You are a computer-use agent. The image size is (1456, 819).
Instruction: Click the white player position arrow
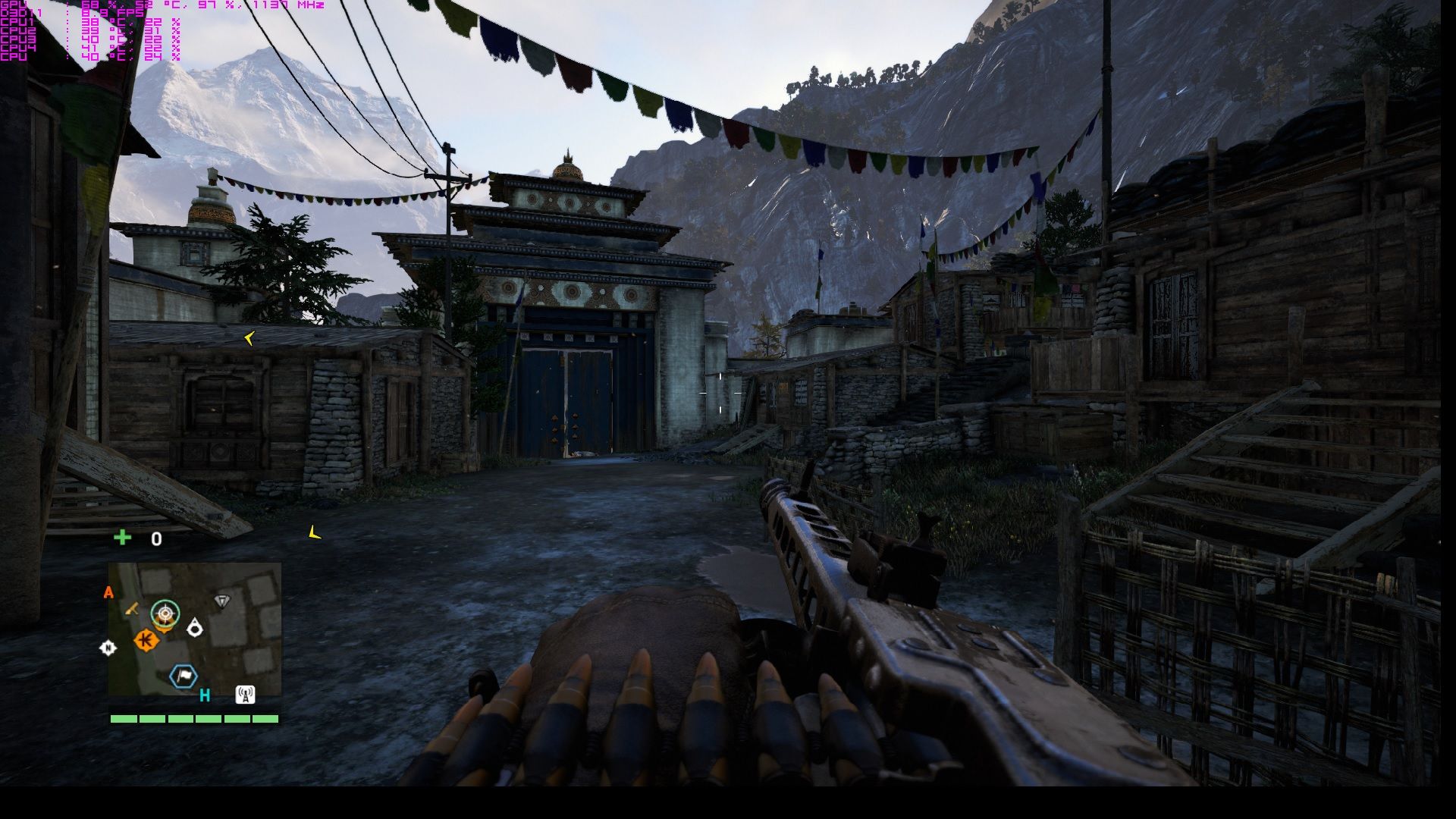click(x=195, y=628)
